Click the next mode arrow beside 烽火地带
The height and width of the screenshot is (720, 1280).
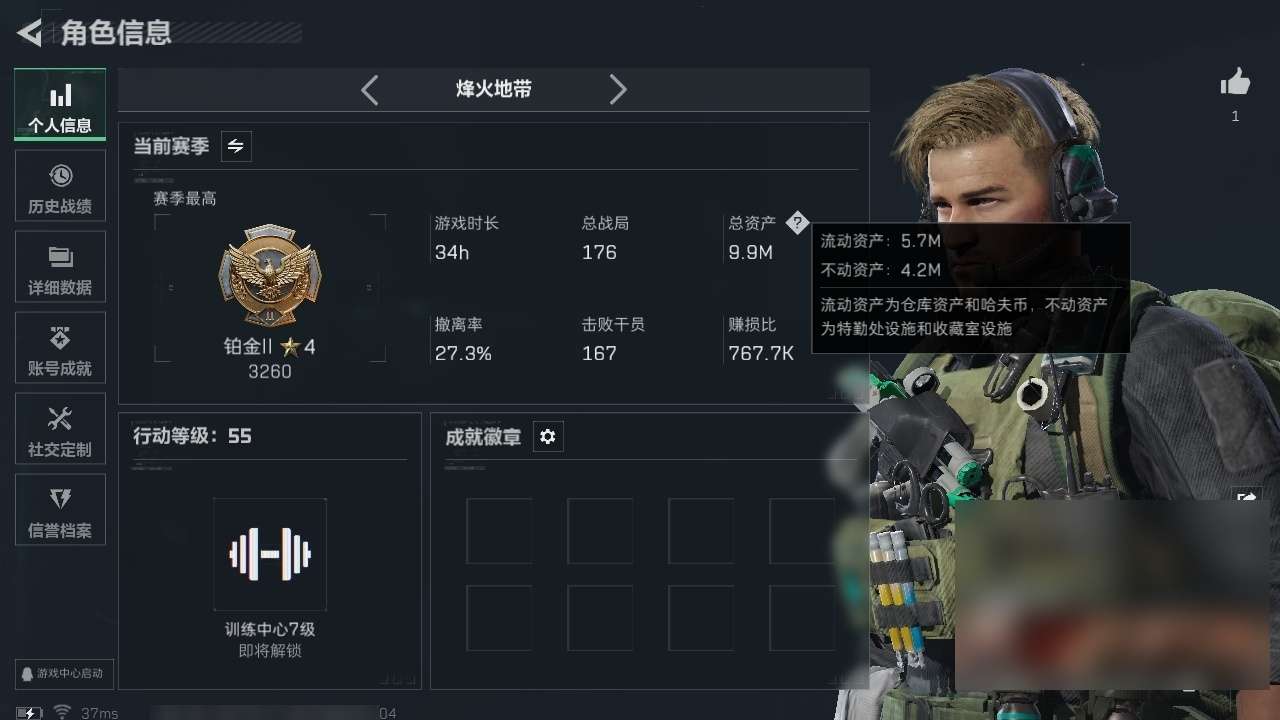pyautogui.click(x=618, y=89)
